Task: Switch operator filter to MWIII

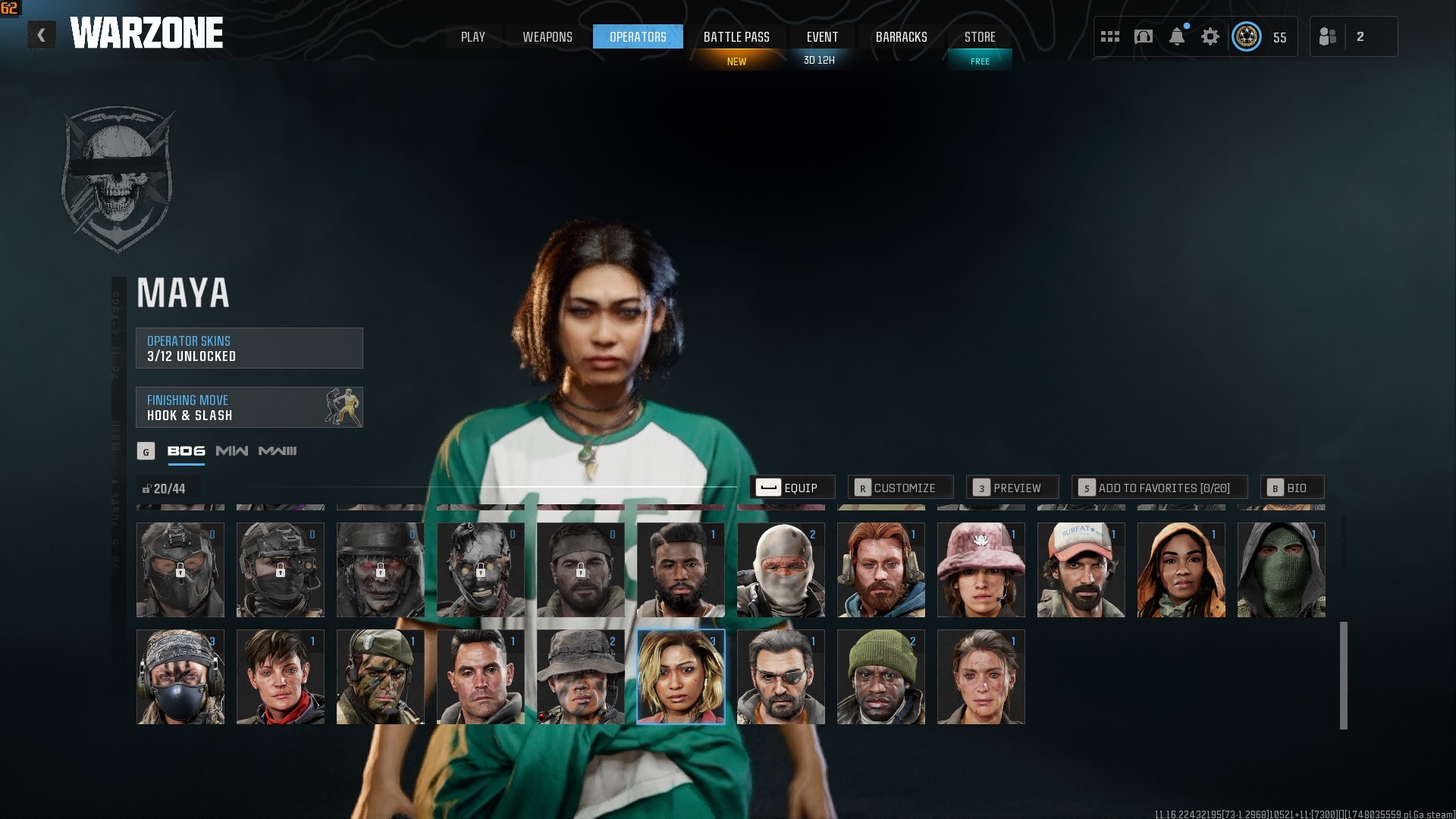Action: pyautogui.click(x=278, y=451)
